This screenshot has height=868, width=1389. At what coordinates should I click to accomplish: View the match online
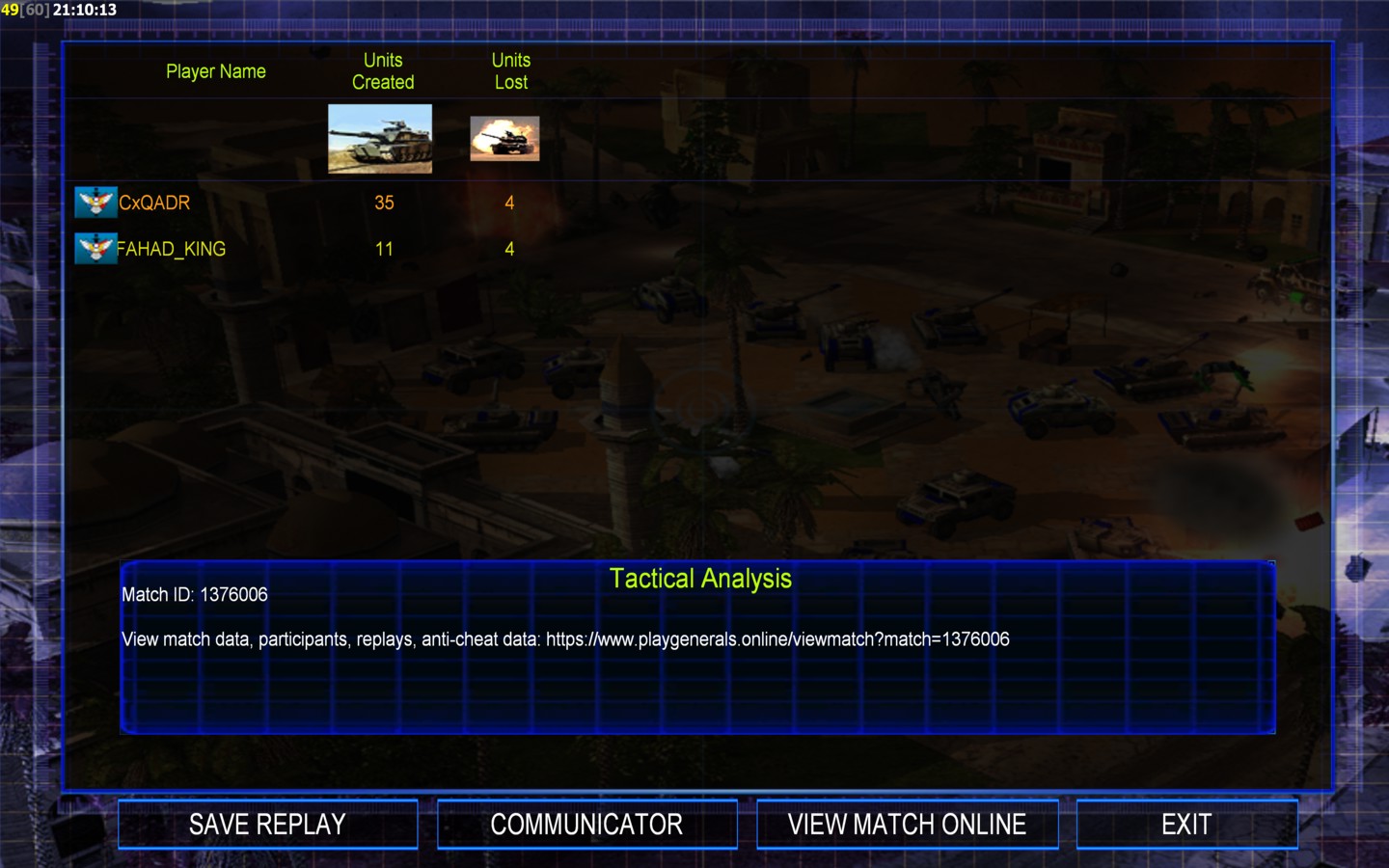point(907,825)
